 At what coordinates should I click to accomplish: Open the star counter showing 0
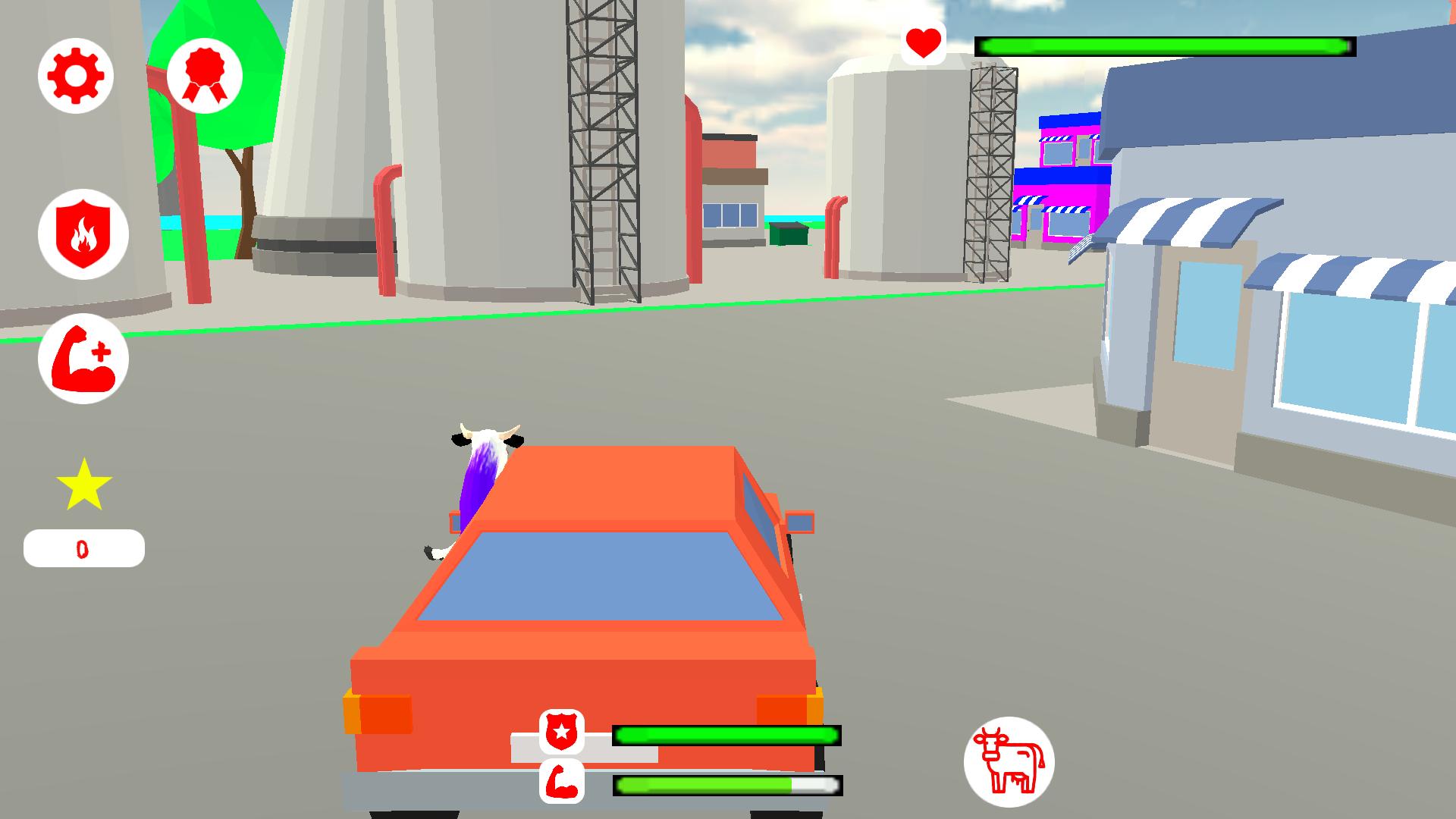(83, 548)
